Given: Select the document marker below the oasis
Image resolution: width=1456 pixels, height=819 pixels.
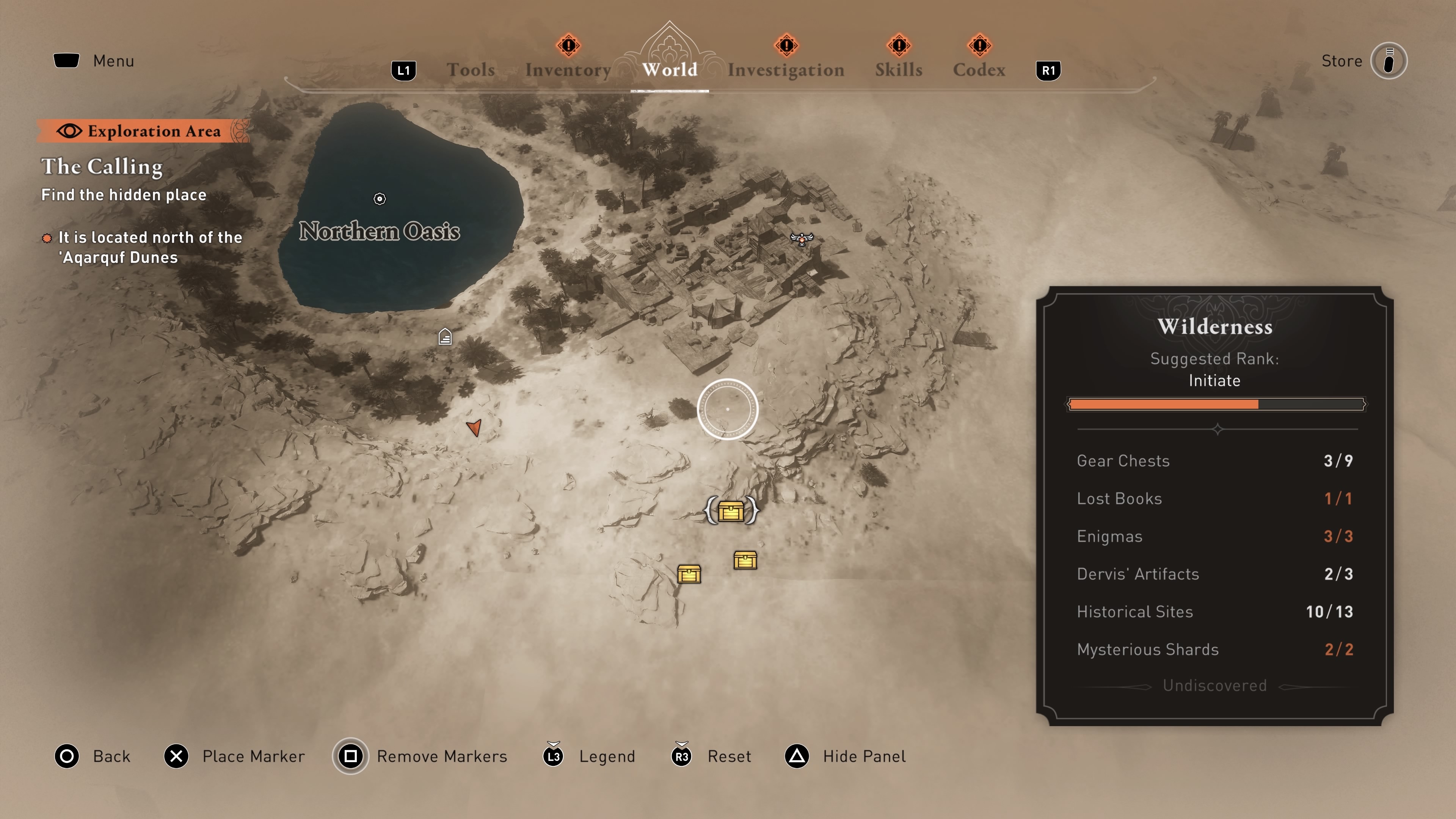Looking at the screenshot, I should pyautogui.click(x=445, y=337).
